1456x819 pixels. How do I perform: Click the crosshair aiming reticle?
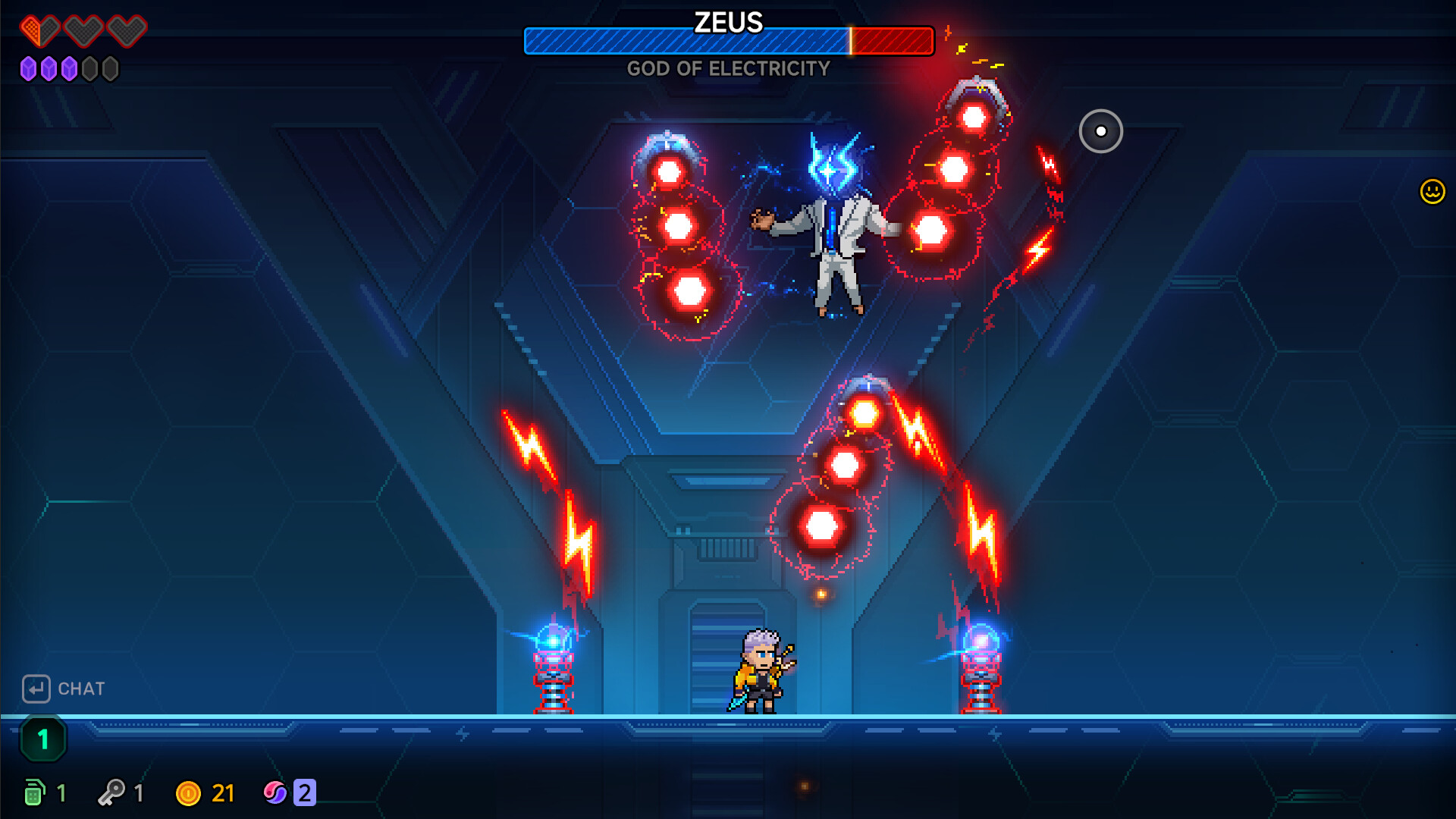click(1100, 130)
